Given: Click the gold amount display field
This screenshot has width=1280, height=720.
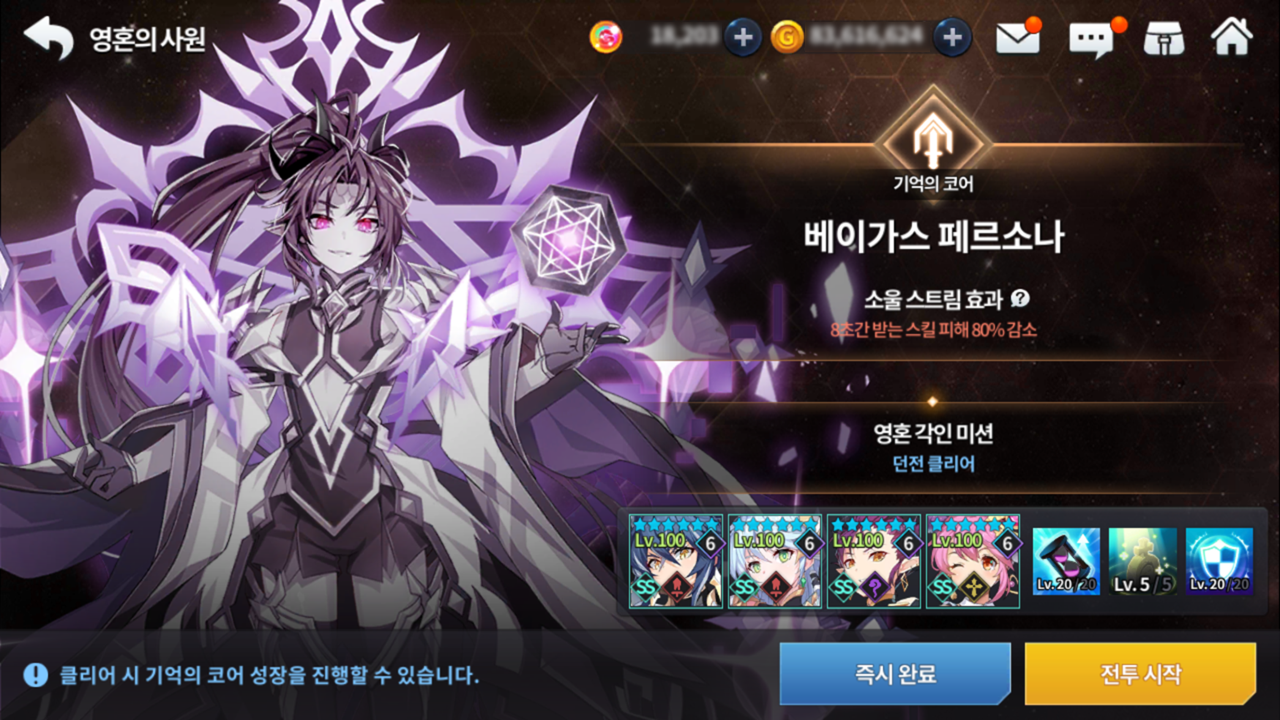Looking at the screenshot, I should click(x=868, y=34).
